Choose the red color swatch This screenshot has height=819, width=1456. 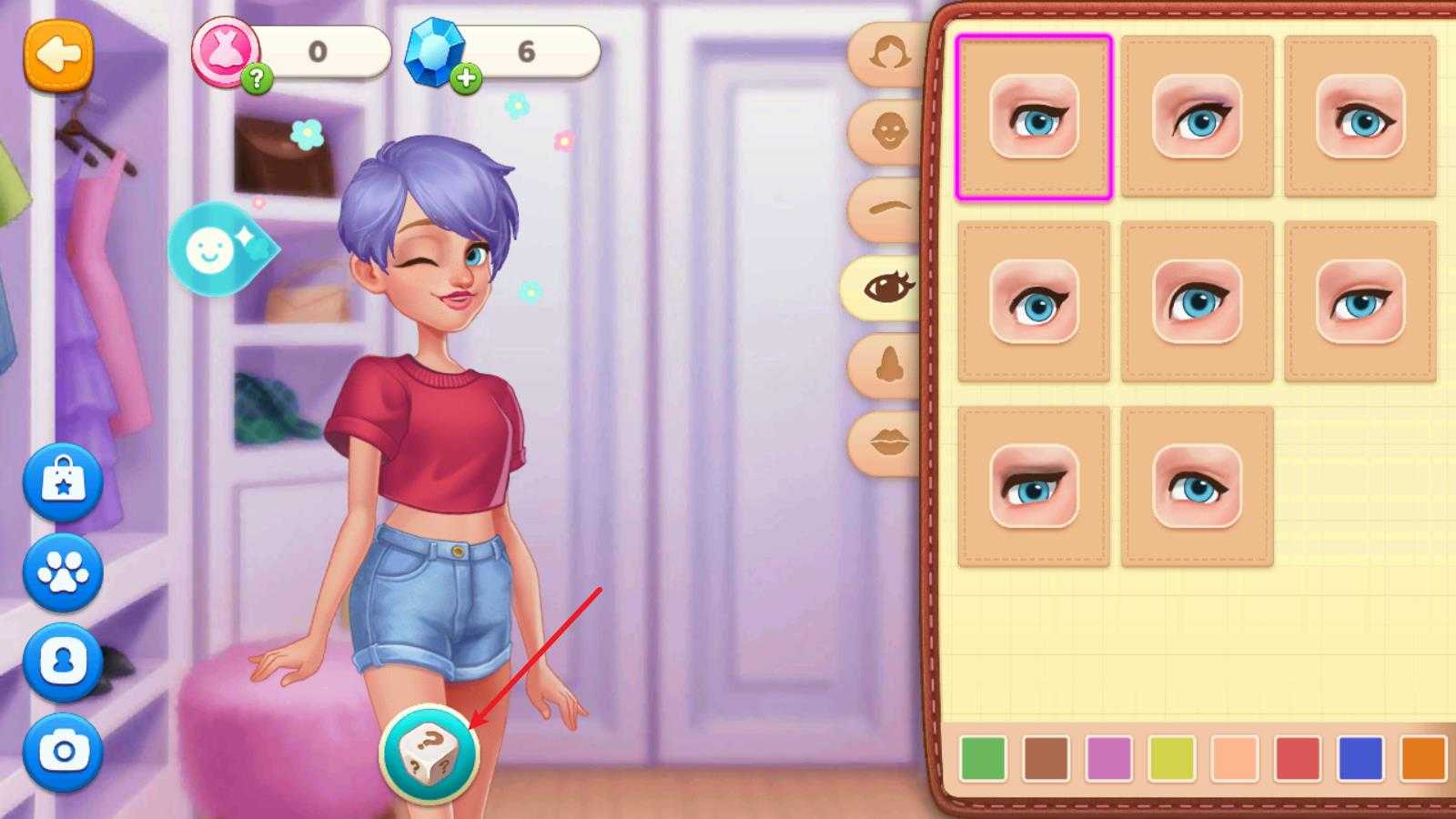1298,758
